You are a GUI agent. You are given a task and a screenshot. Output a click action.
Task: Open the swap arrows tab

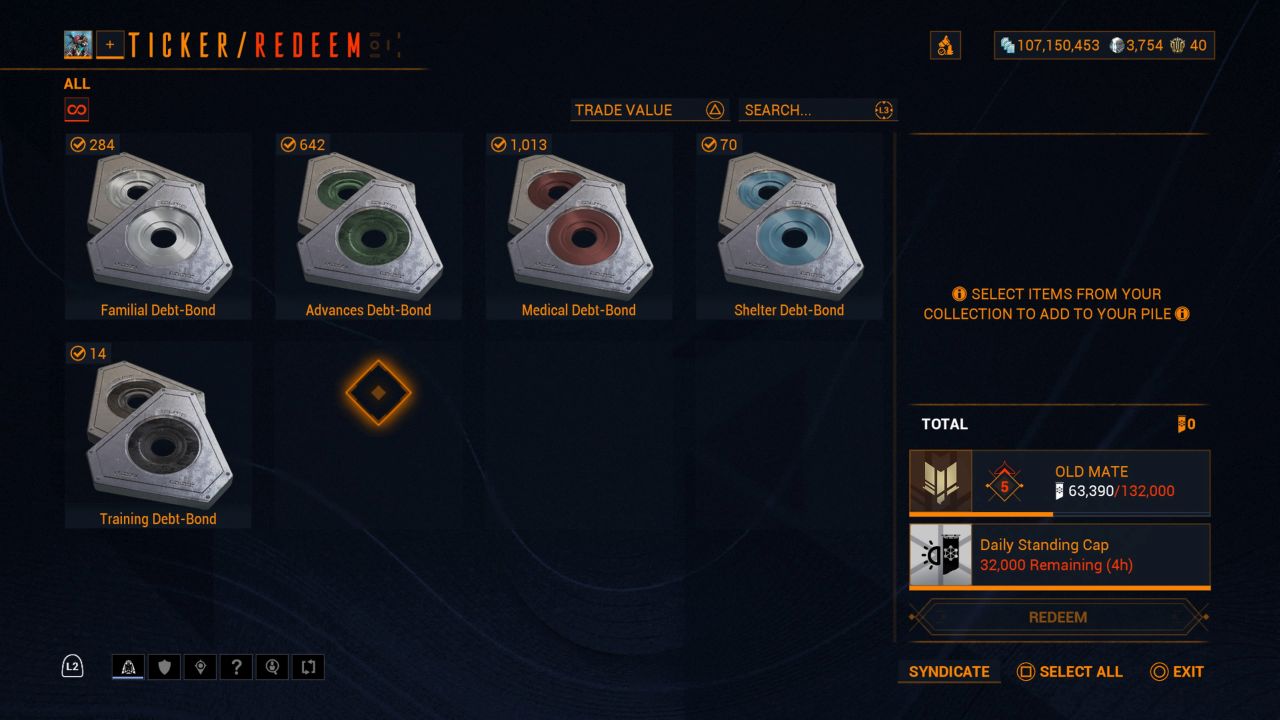click(x=308, y=667)
